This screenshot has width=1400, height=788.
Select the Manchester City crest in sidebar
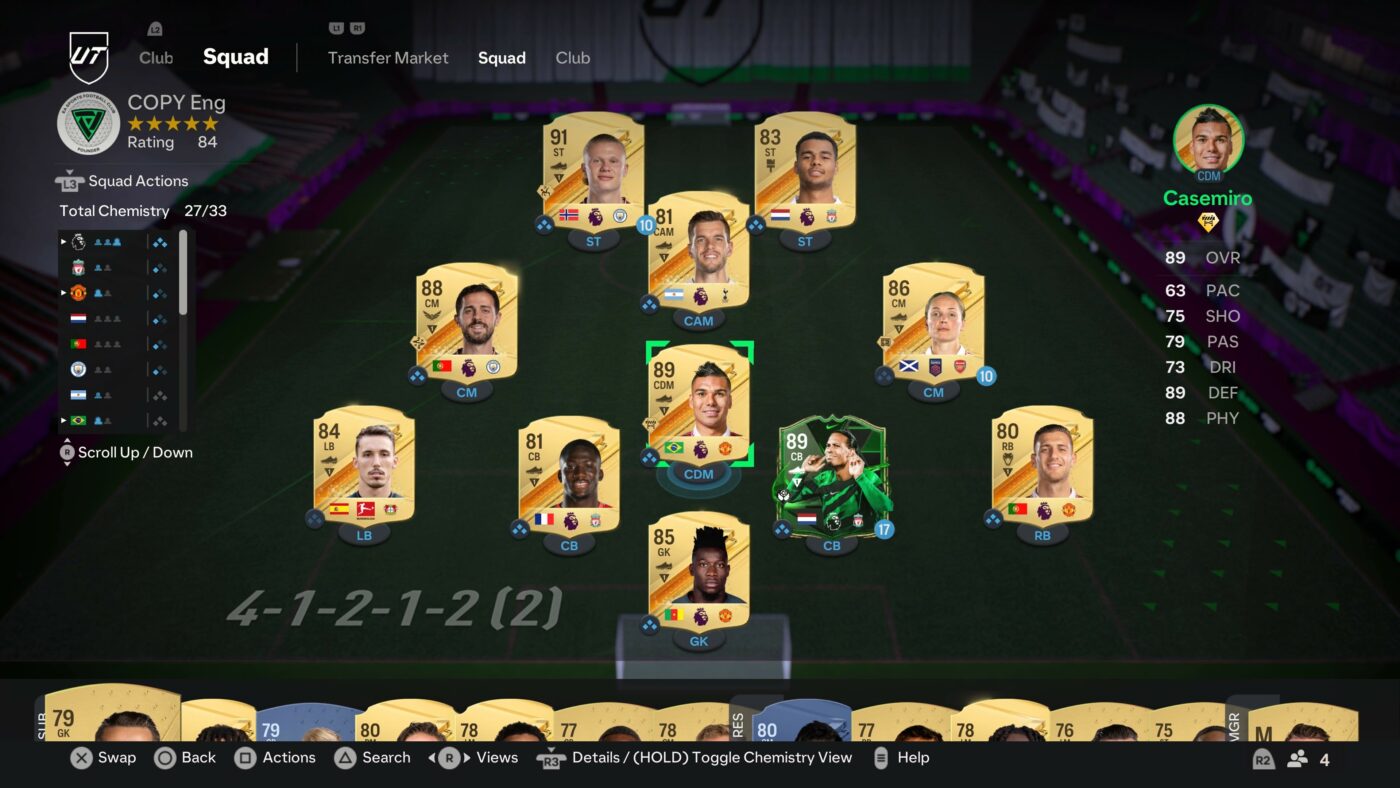click(x=78, y=370)
